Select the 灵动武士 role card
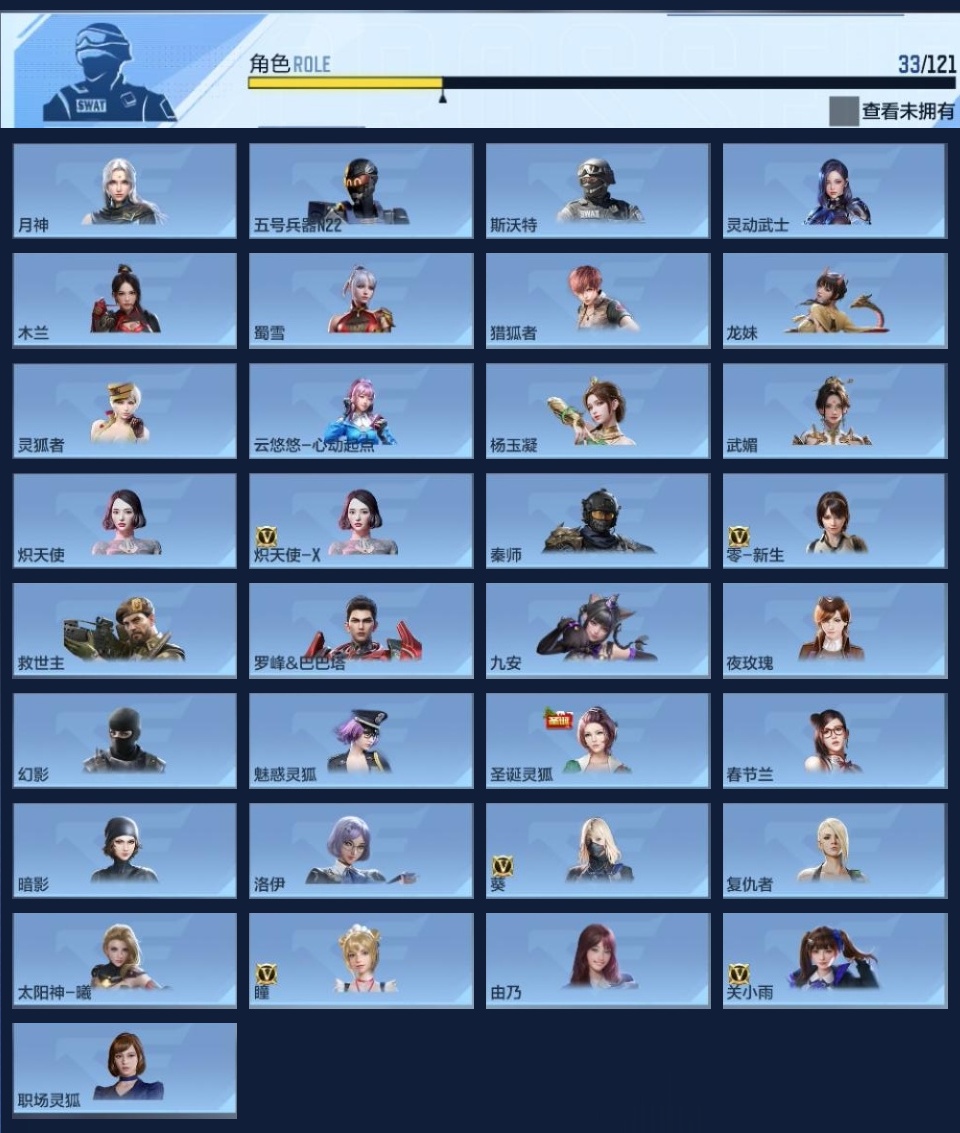 tap(835, 191)
